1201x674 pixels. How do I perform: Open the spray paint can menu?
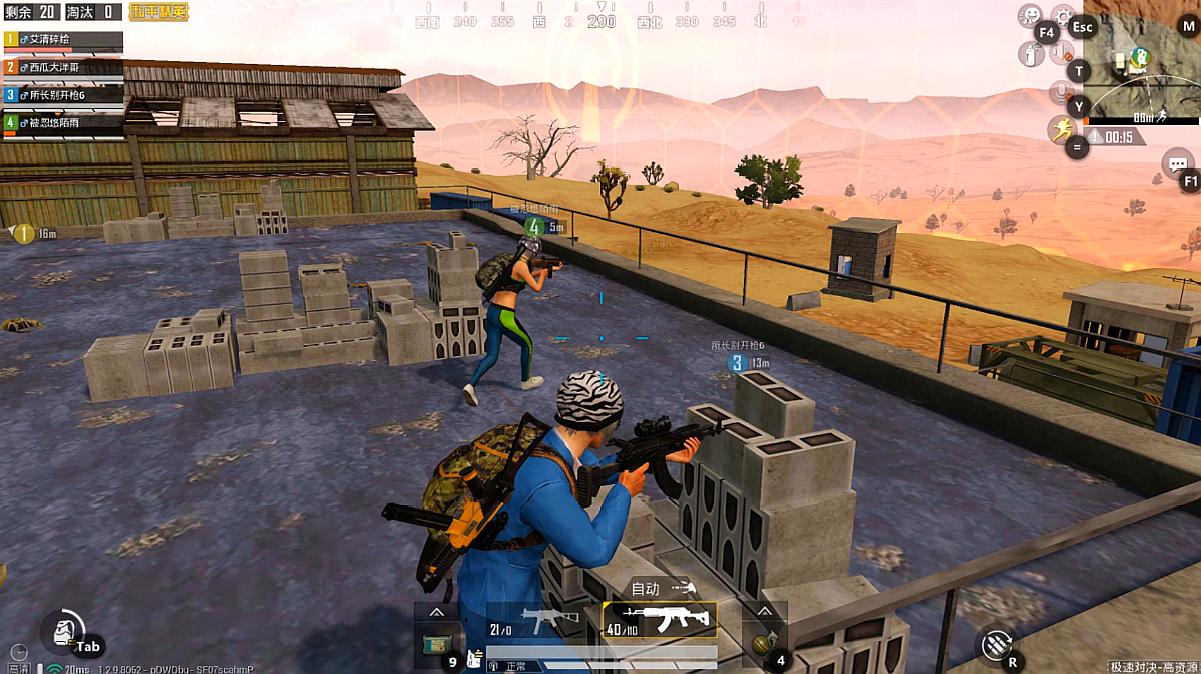point(1031,53)
